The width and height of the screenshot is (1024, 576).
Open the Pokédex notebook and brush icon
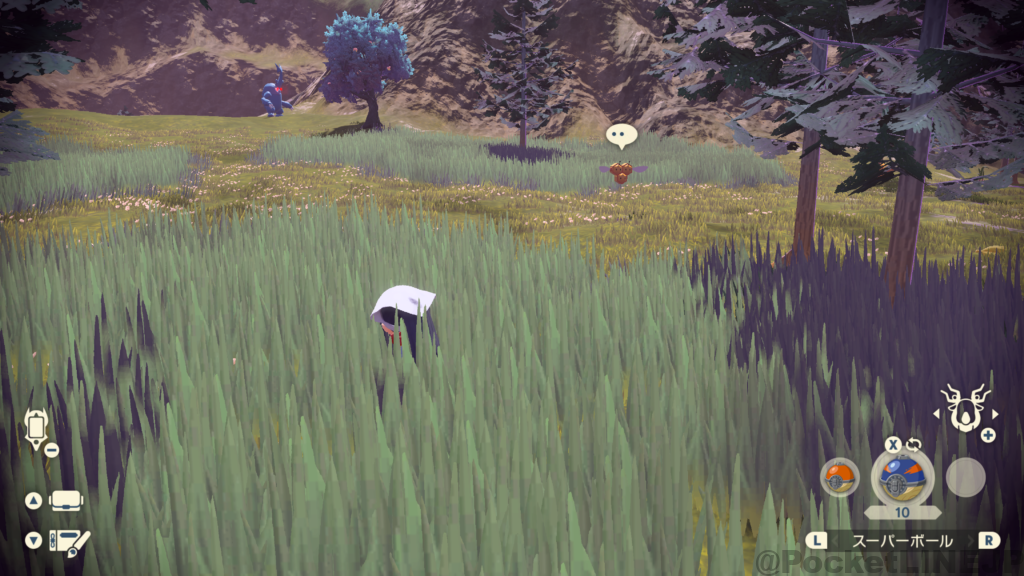tap(70, 541)
